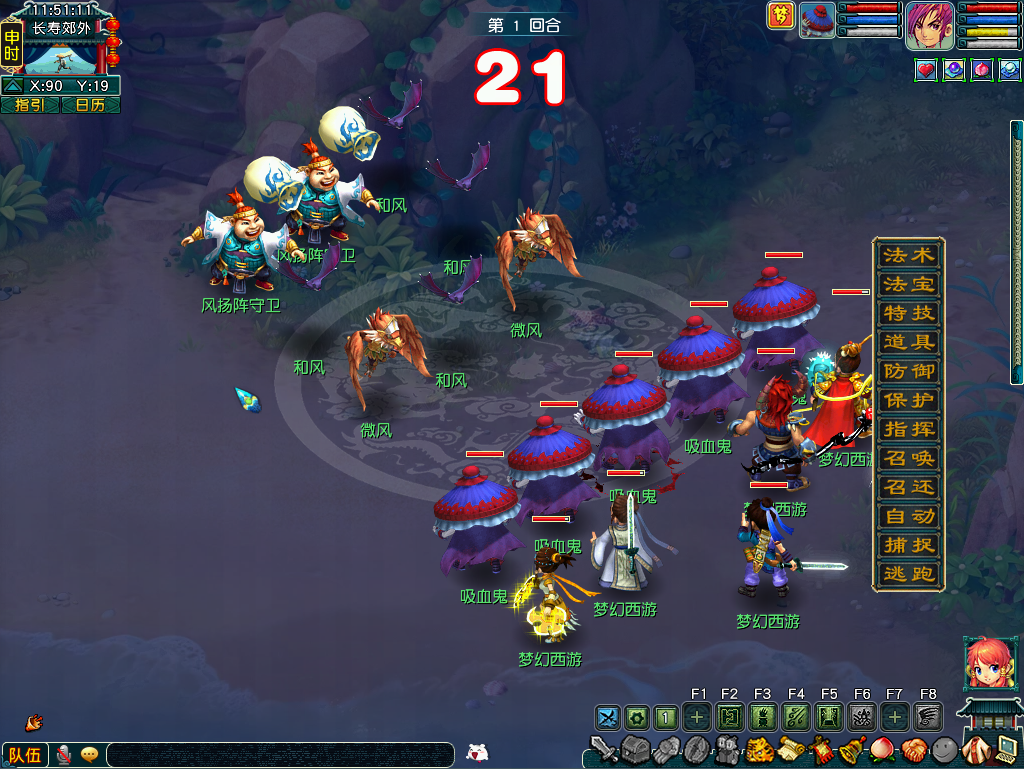Open the treasure chest inventory icon
This screenshot has width=1024, height=769.
point(636,749)
